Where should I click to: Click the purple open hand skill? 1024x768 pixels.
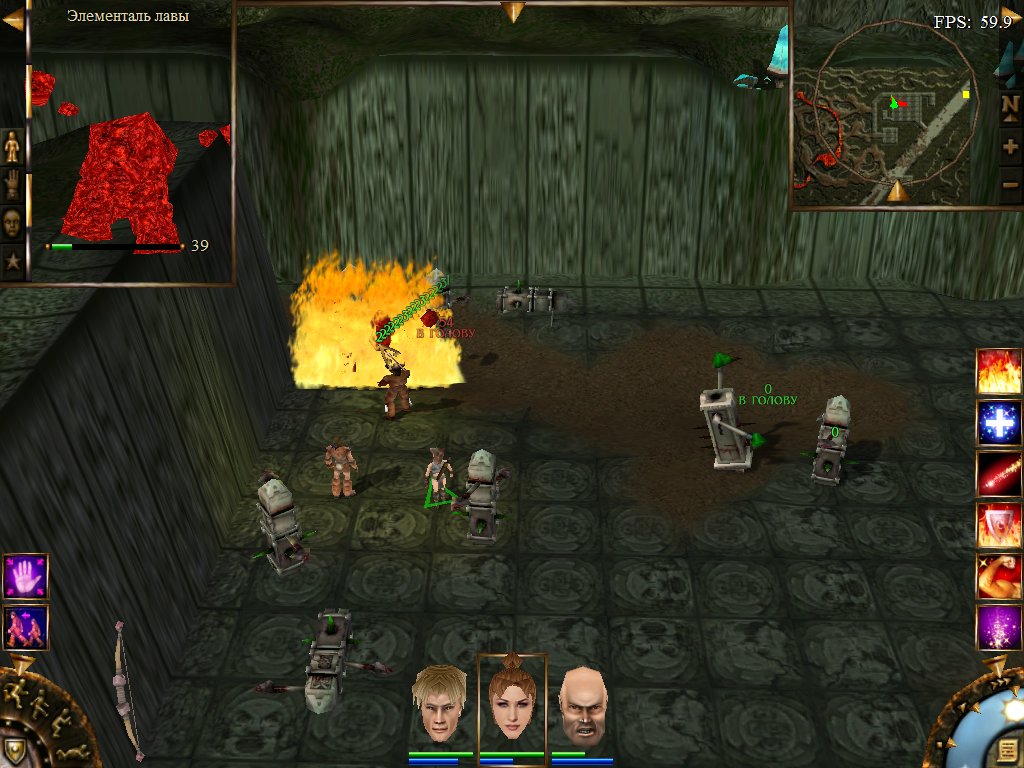[x=25, y=576]
